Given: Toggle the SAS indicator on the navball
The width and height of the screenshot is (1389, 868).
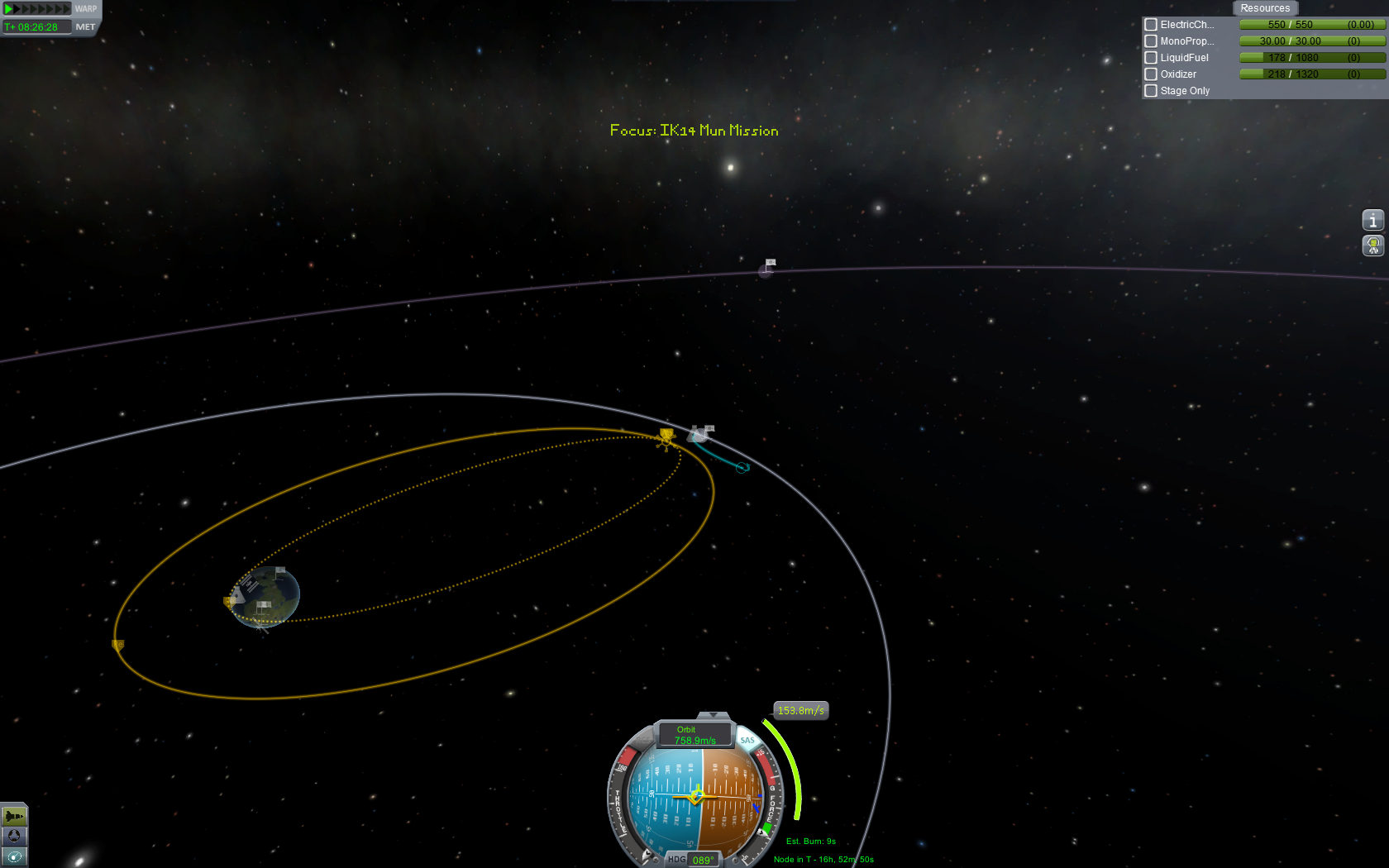Looking at the screenshot, I should (x=747, y=740).
